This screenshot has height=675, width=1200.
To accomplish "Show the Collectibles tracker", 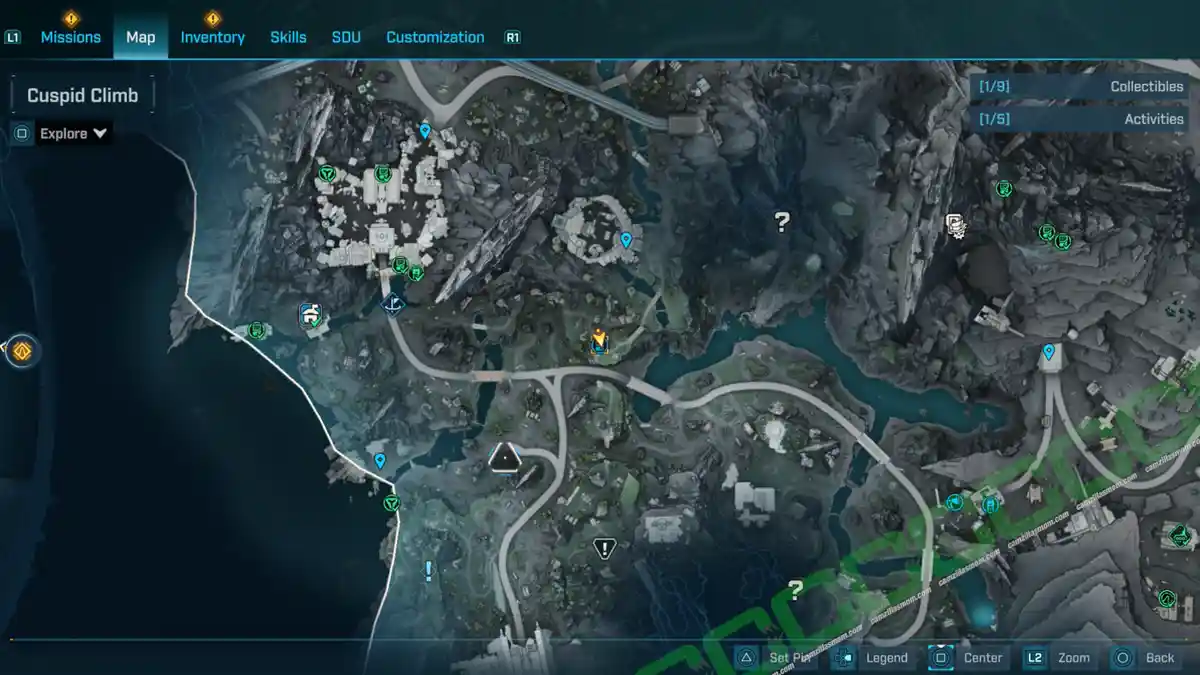I will coord(1081,87).
